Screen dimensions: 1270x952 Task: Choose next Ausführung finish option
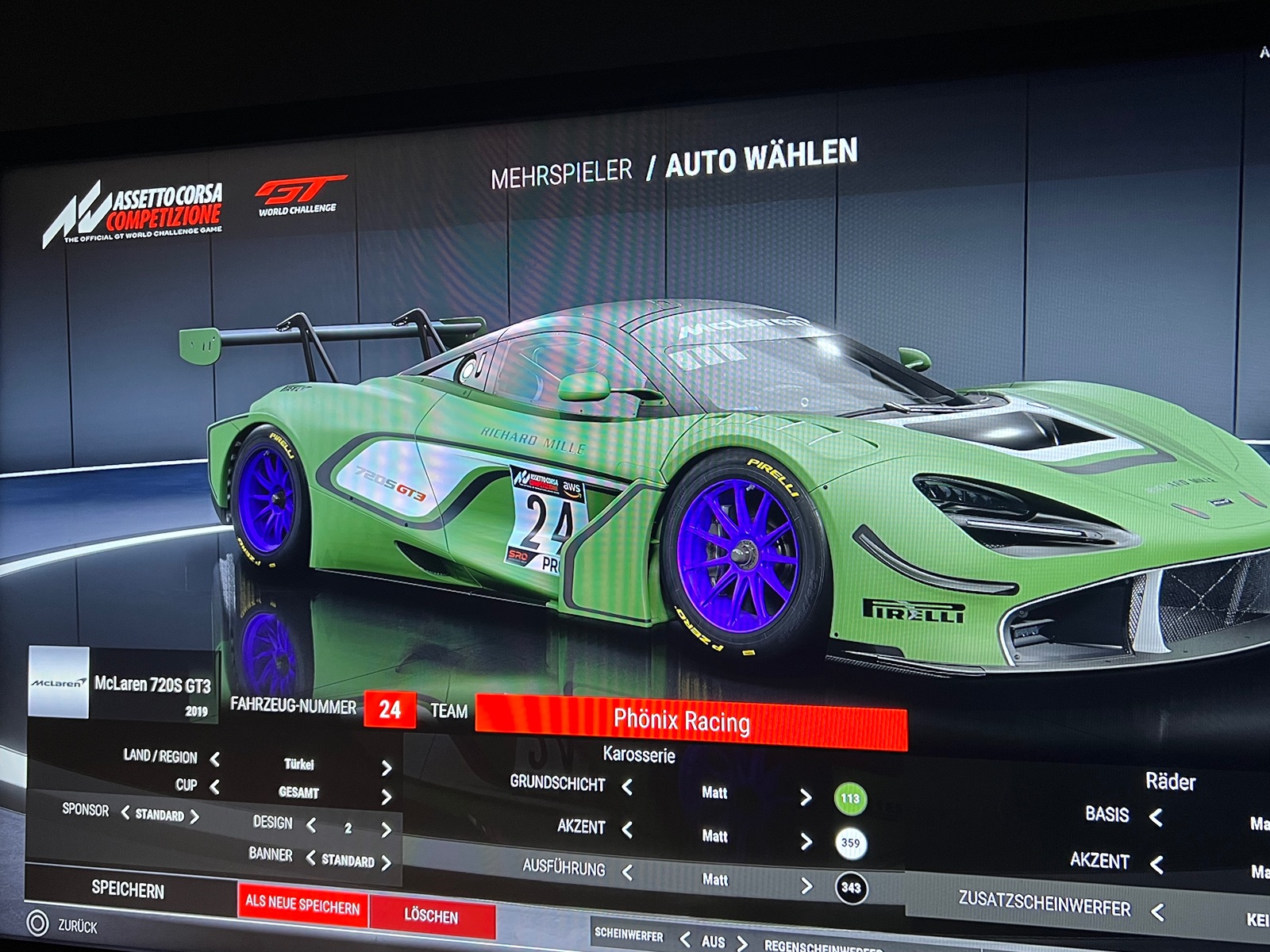click(x=806, y=885)
